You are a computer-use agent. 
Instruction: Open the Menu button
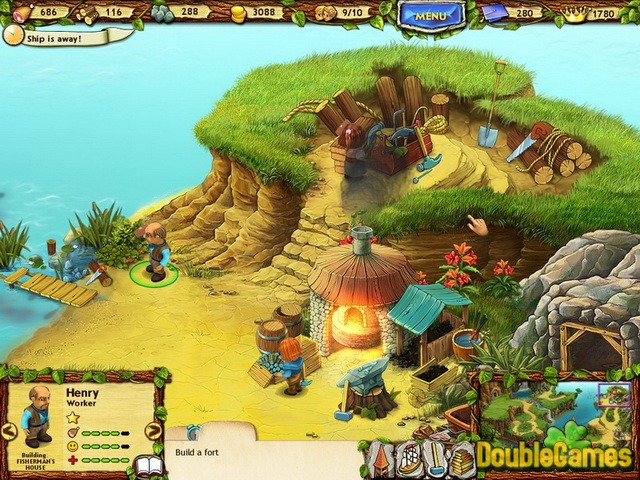click(430, 14)
